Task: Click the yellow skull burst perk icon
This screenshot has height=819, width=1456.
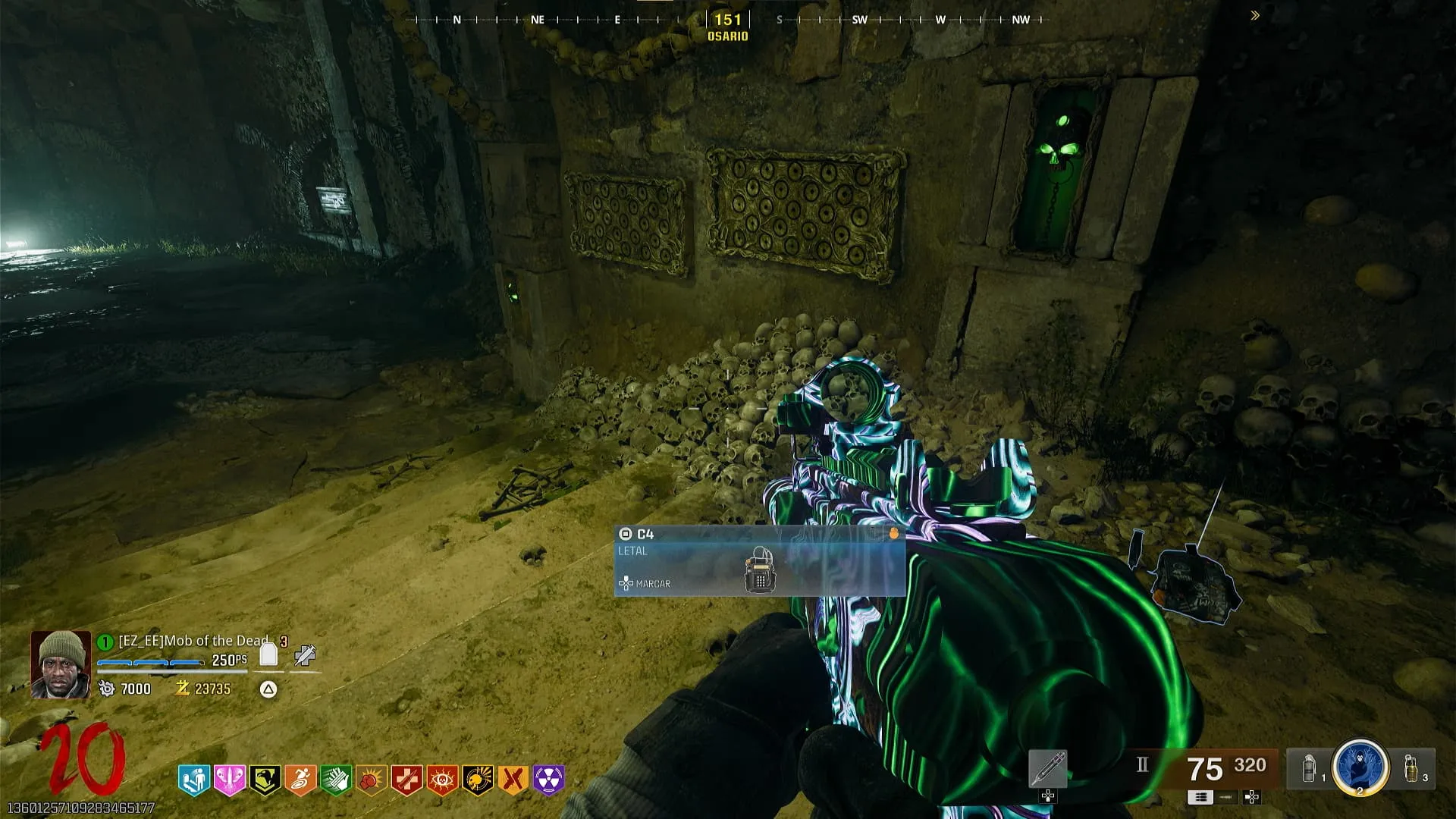Action: point(479,779)
